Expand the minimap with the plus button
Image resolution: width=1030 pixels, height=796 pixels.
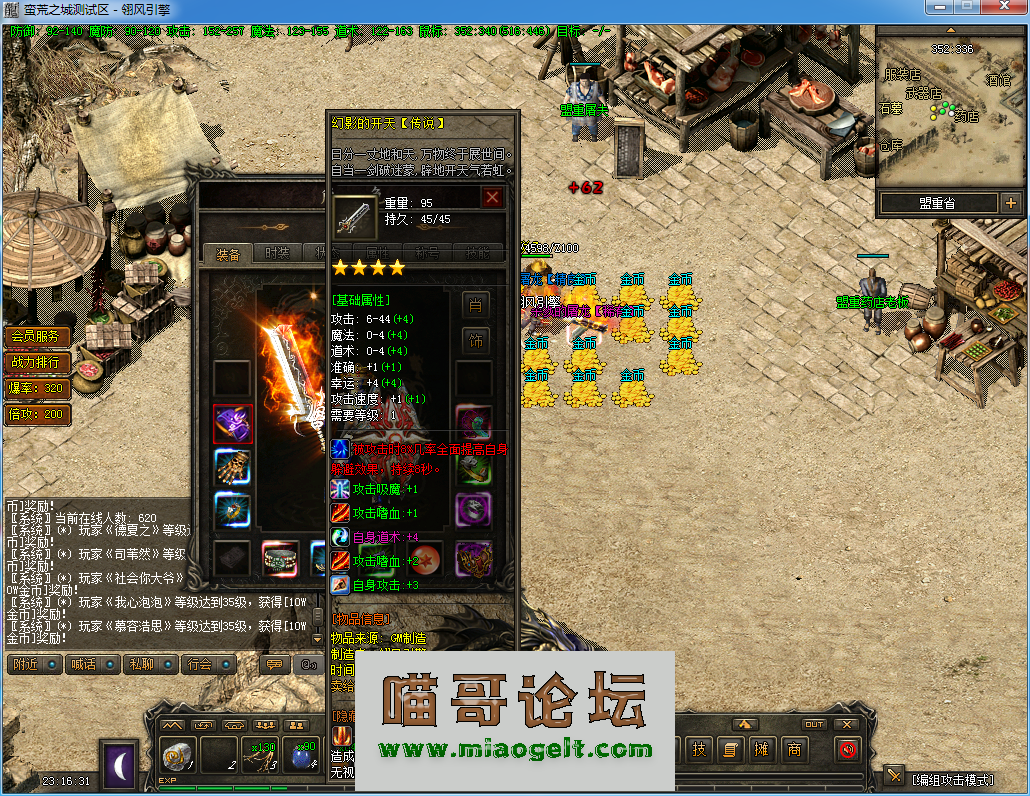(x=1010, y=203)
